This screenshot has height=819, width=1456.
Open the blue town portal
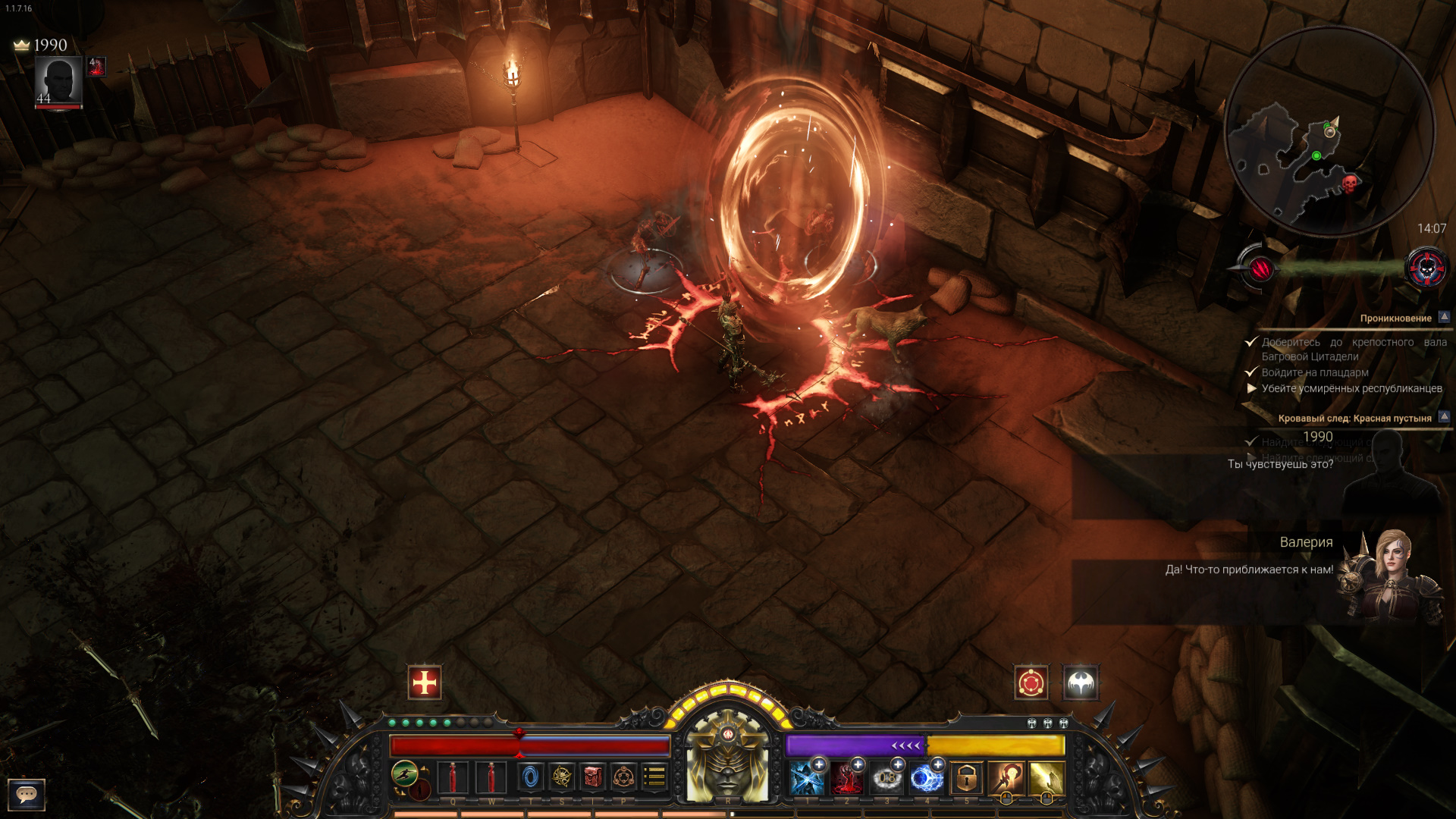click(530, 777)
